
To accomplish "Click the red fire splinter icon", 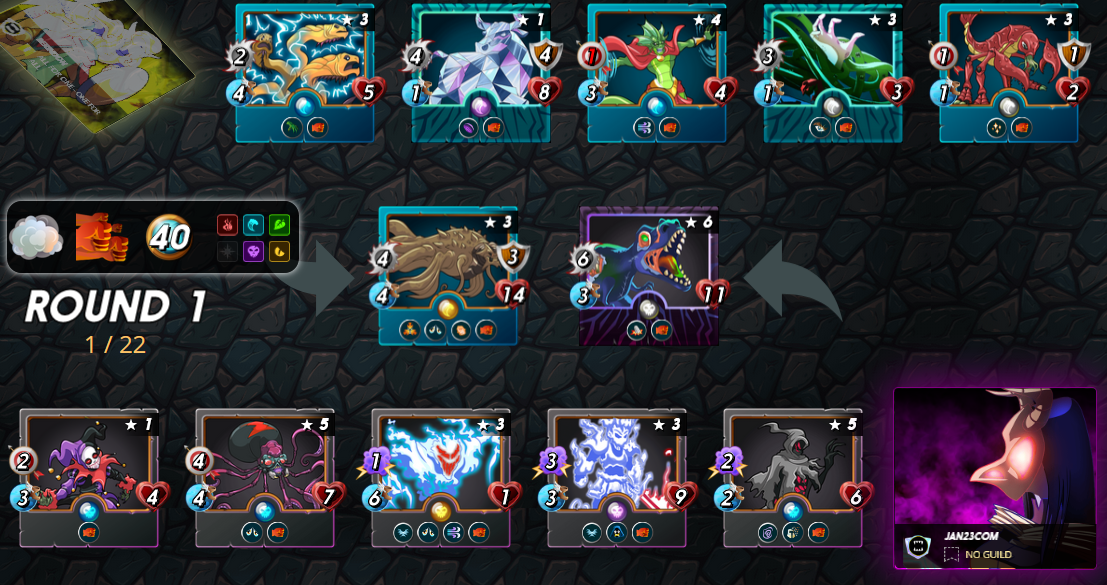I will click(227, 225).
